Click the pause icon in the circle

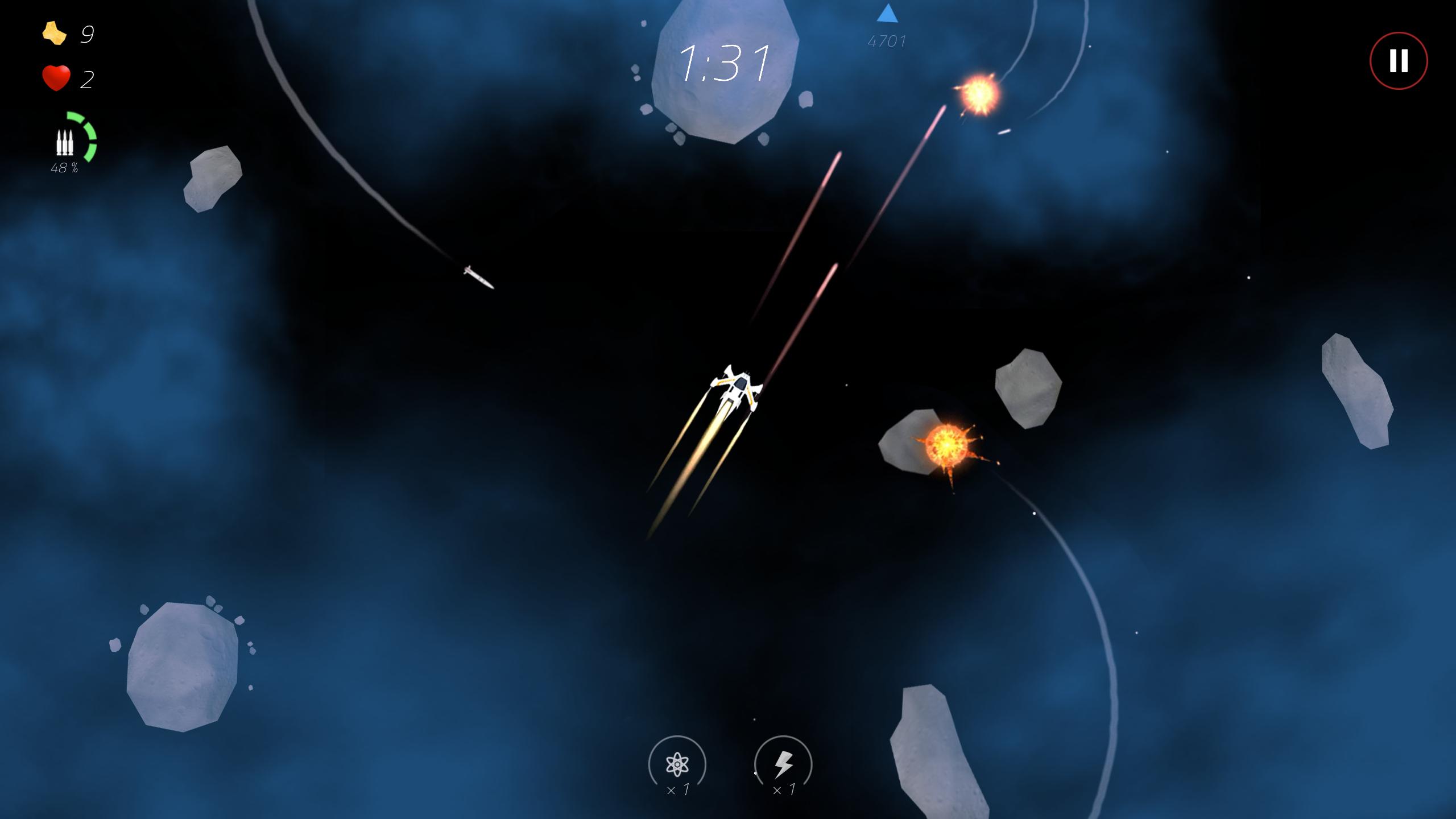[1398, 60]
